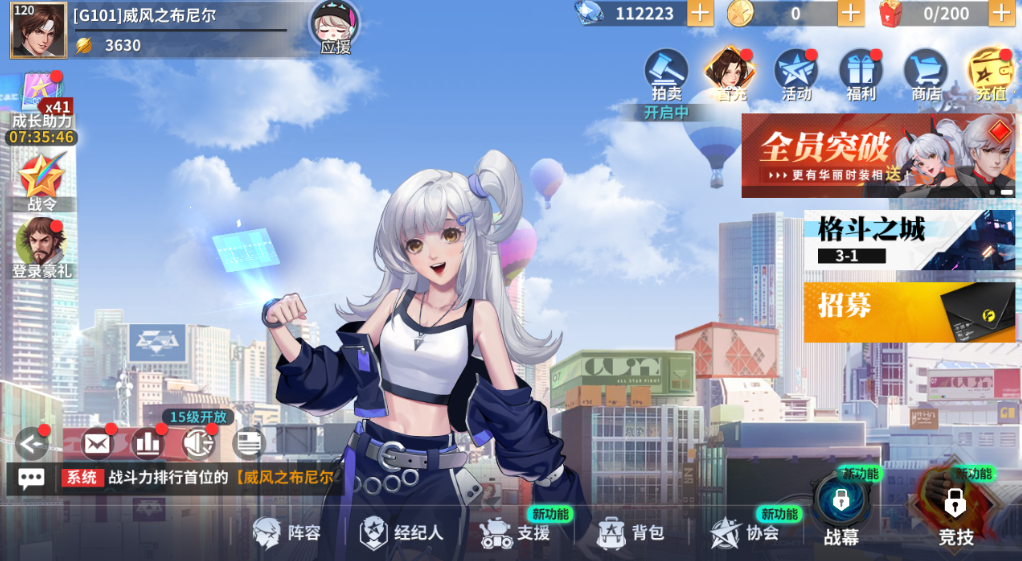Open the 充值 recharge wallet

(x=990, y=73)
